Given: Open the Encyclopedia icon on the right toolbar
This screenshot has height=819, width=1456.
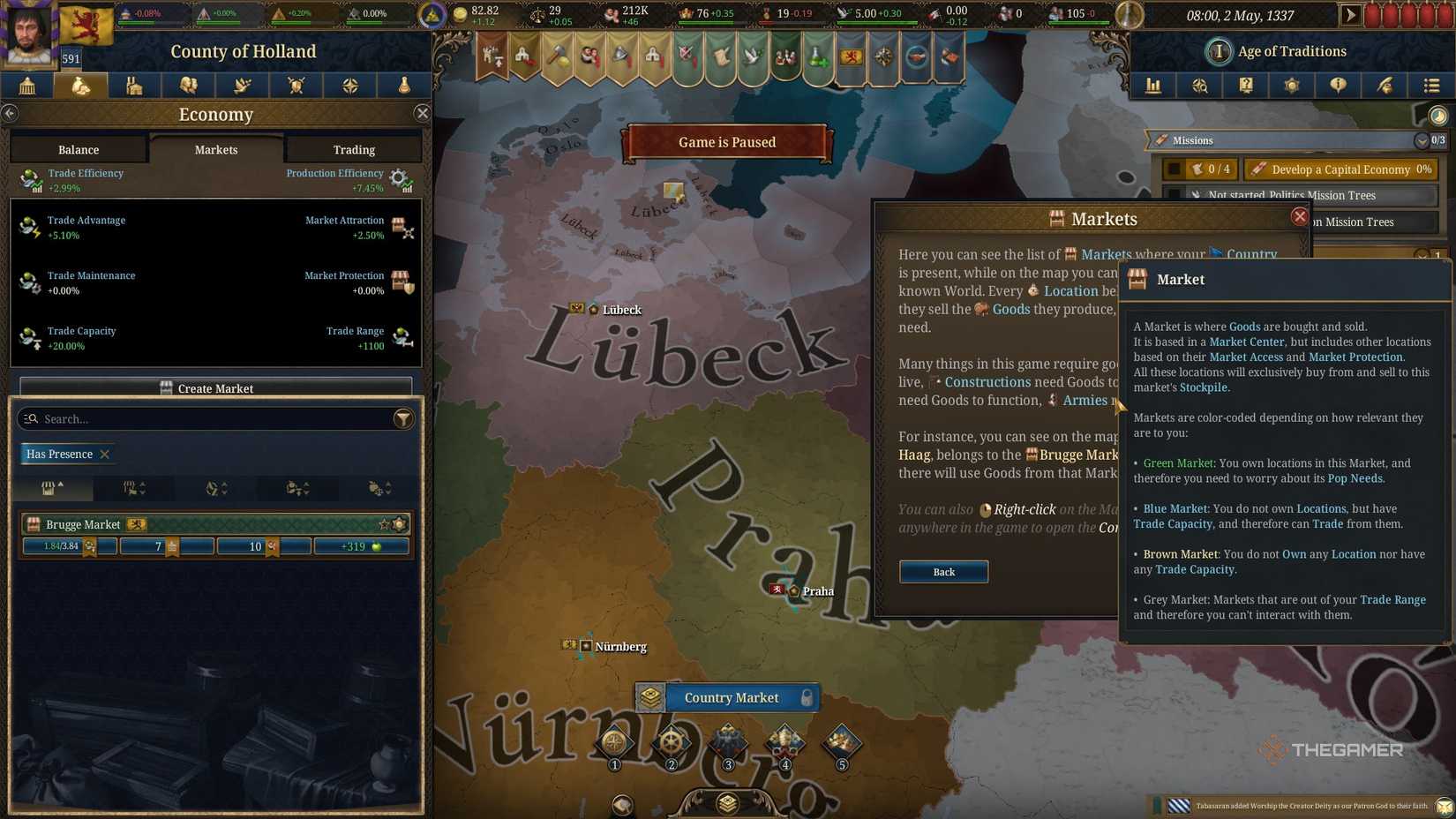Looking at the screenshot, I should pyautogui.click(x=1247, y=86).
